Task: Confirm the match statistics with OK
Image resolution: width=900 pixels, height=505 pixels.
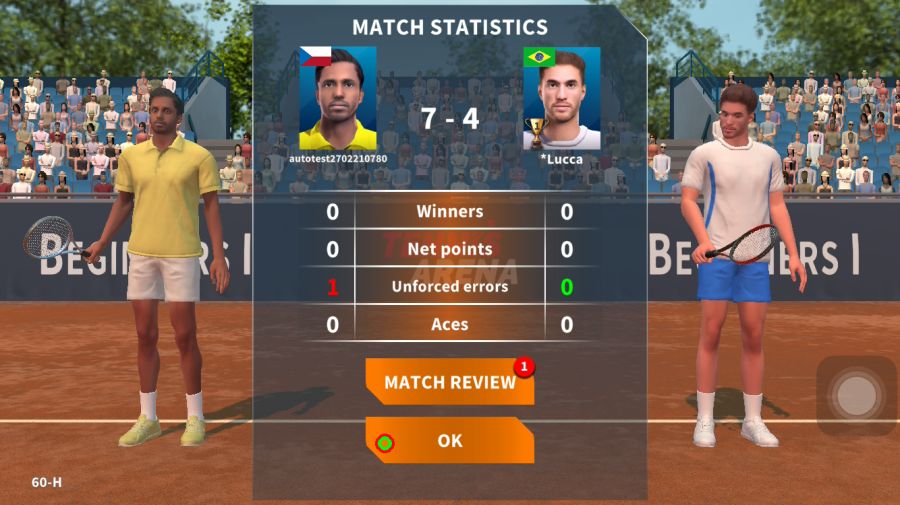Action: (449, 440)
